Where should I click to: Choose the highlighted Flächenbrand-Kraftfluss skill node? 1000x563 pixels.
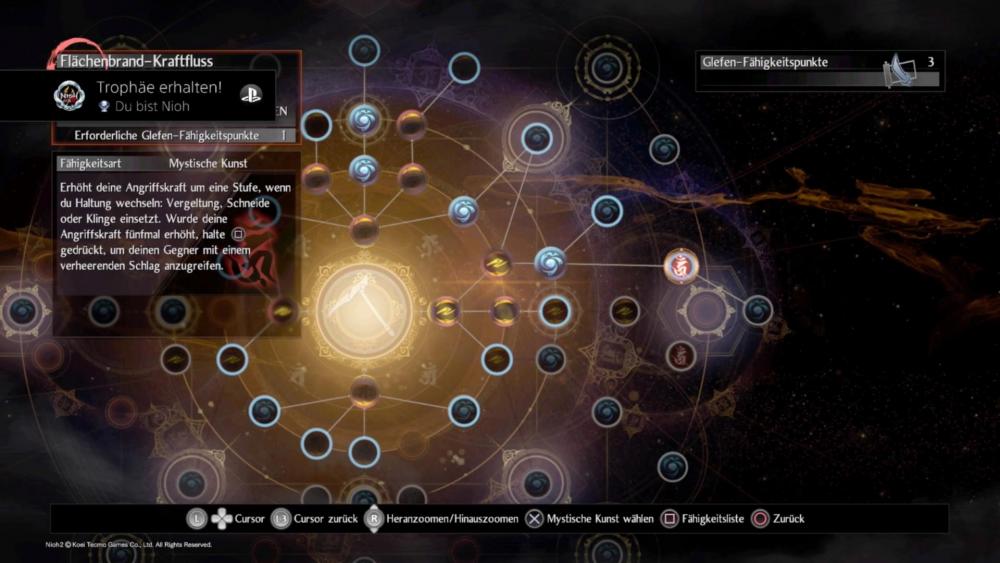(x=681, y=266)
